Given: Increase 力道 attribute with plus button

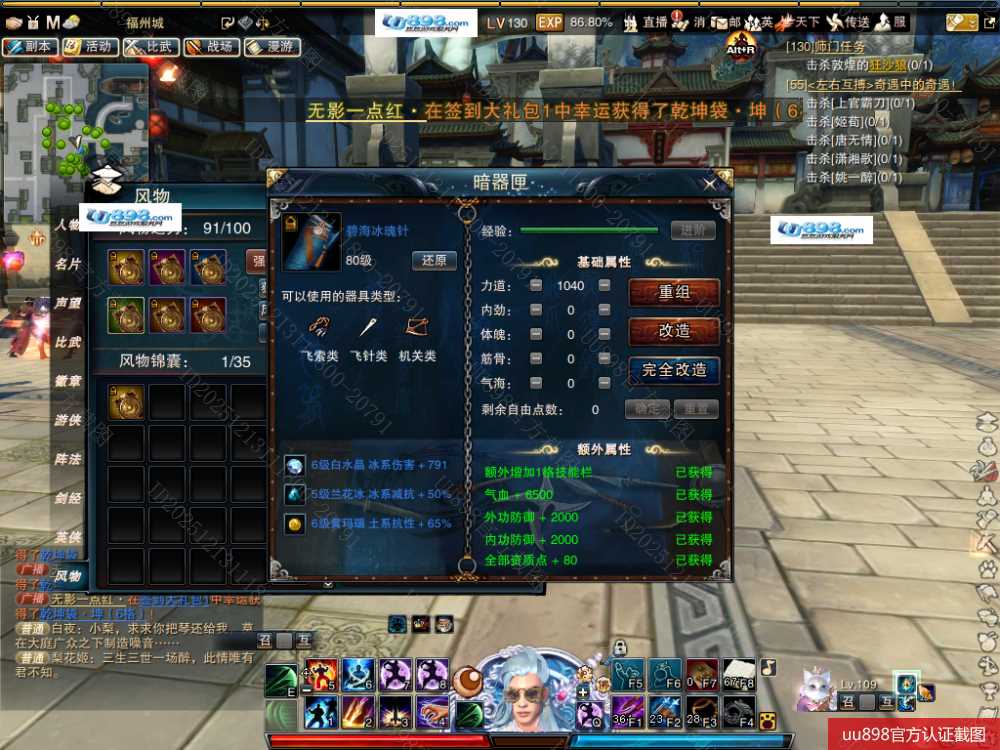Looking at the screenshot, I should (x=604, y=286).
